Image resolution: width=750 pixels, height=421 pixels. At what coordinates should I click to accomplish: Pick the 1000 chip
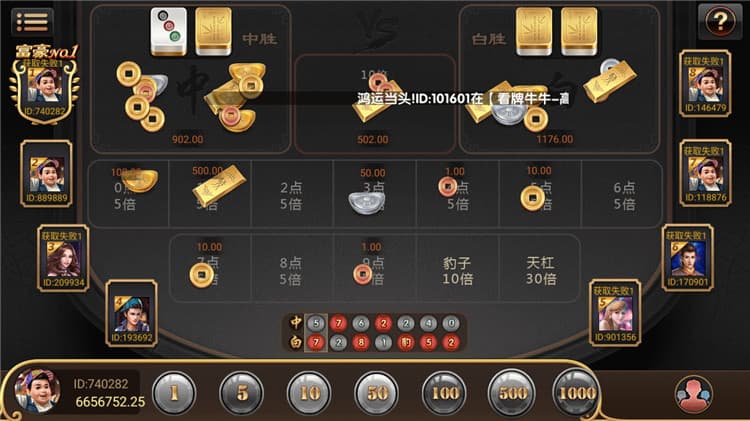pos(576,392)
